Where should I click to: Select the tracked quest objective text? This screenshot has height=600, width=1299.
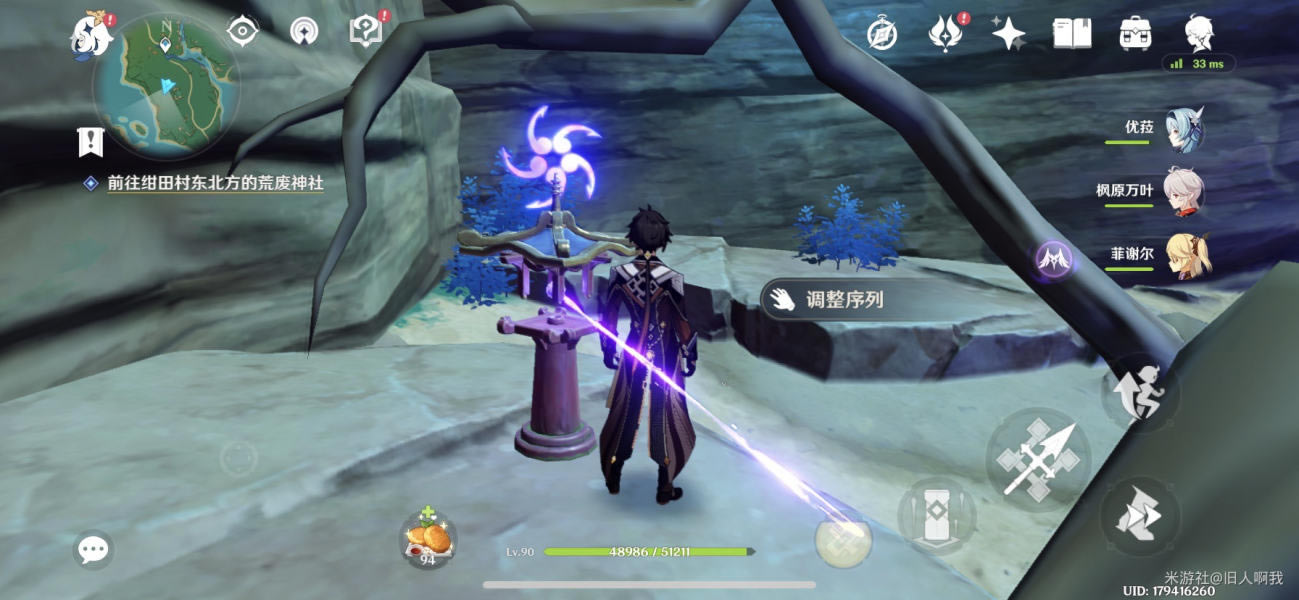tap(215, 184)
